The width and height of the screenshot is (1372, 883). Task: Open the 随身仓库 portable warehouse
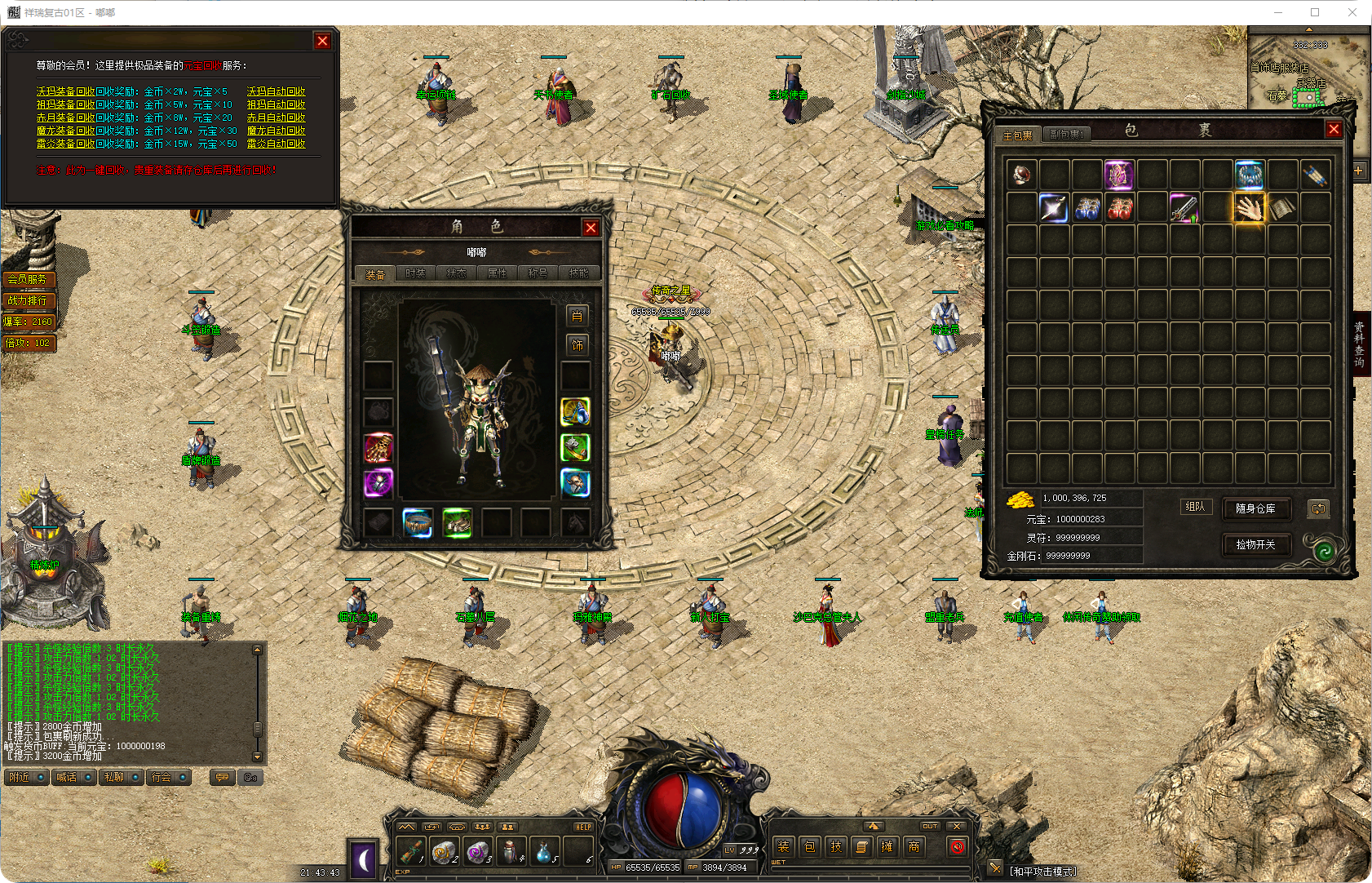(1255, 508)
